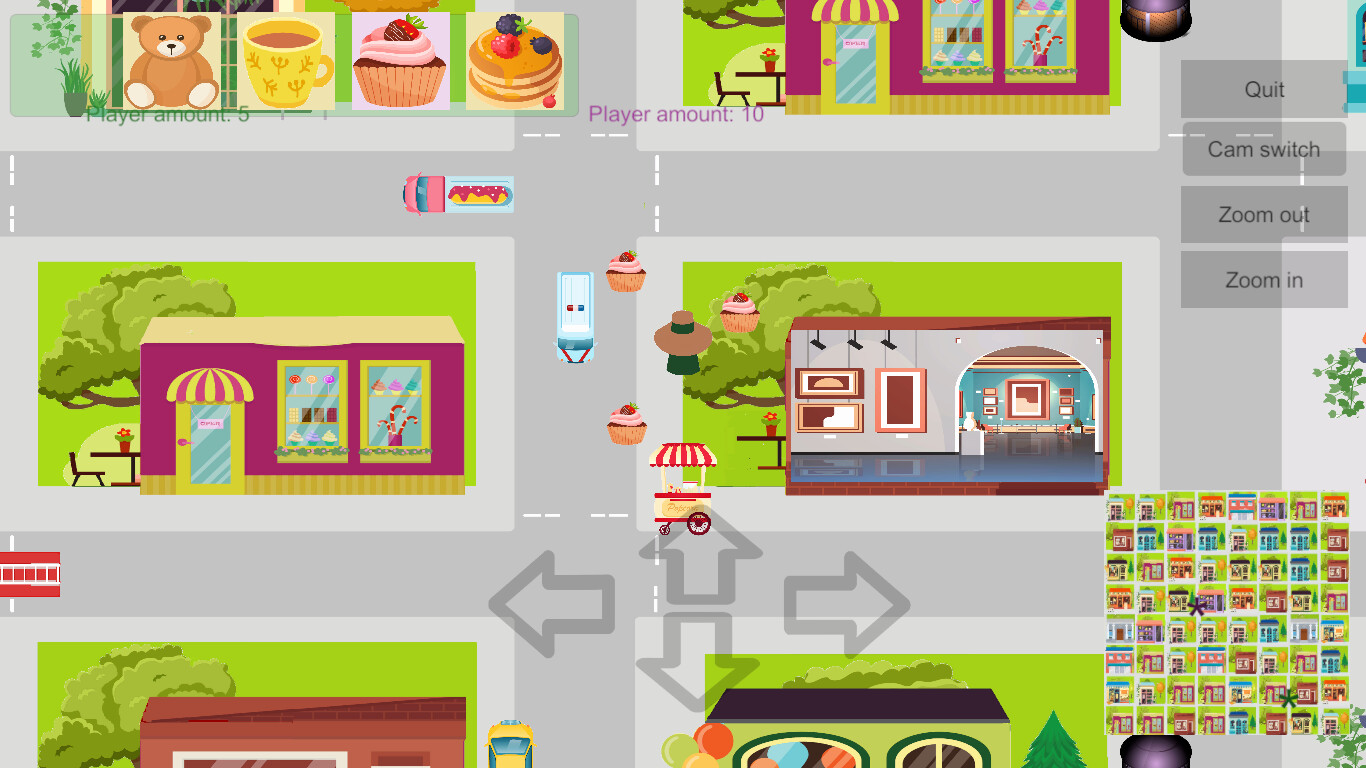The height and width of the screenshot is (768, 1366).
Task: Click Zoom in for a closer view
Action: 1264,279
